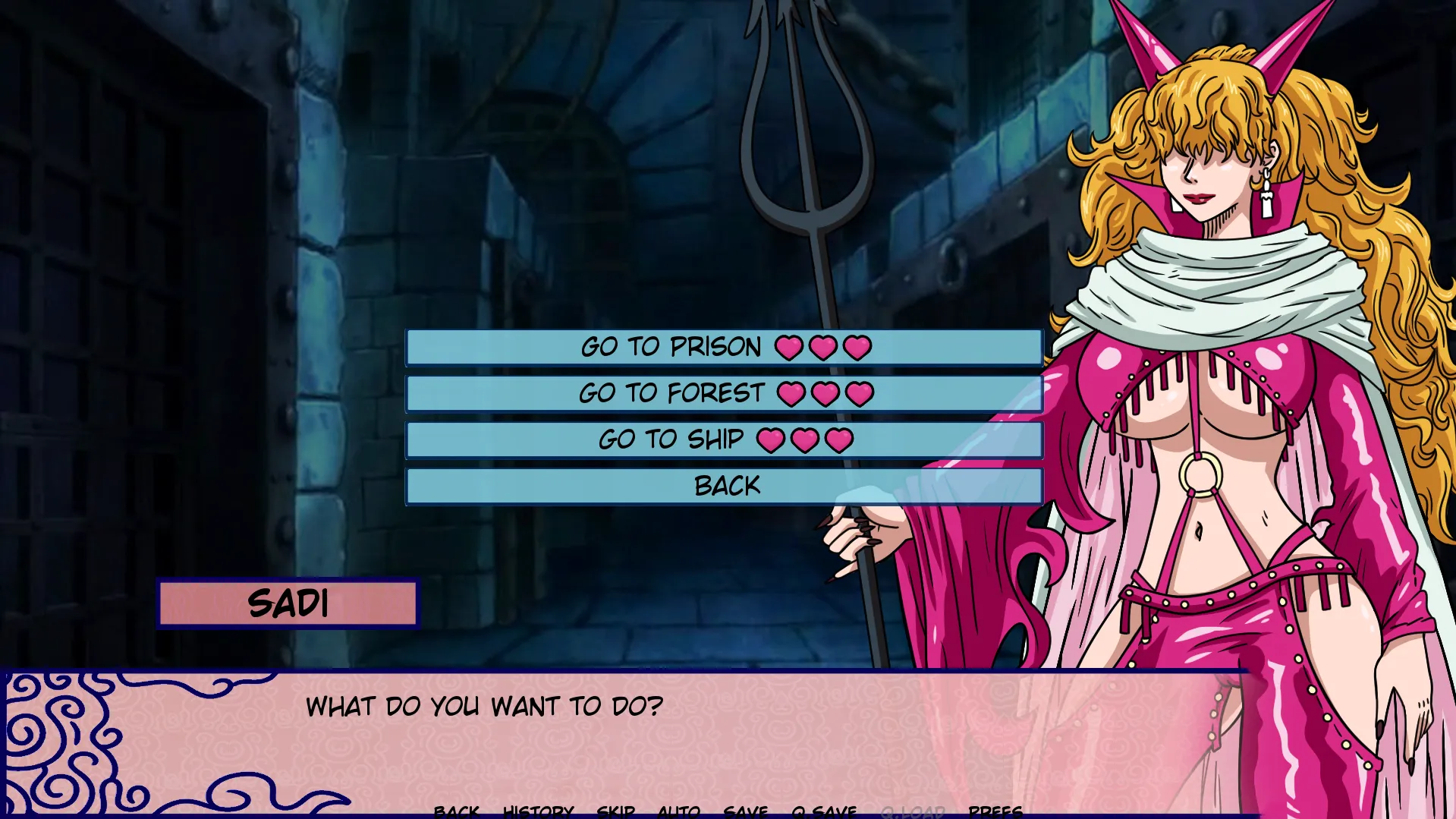Select Go to Forest choice
This screenshot has width=1456, height=819.
pyautogui.click(x=725, y=394)
